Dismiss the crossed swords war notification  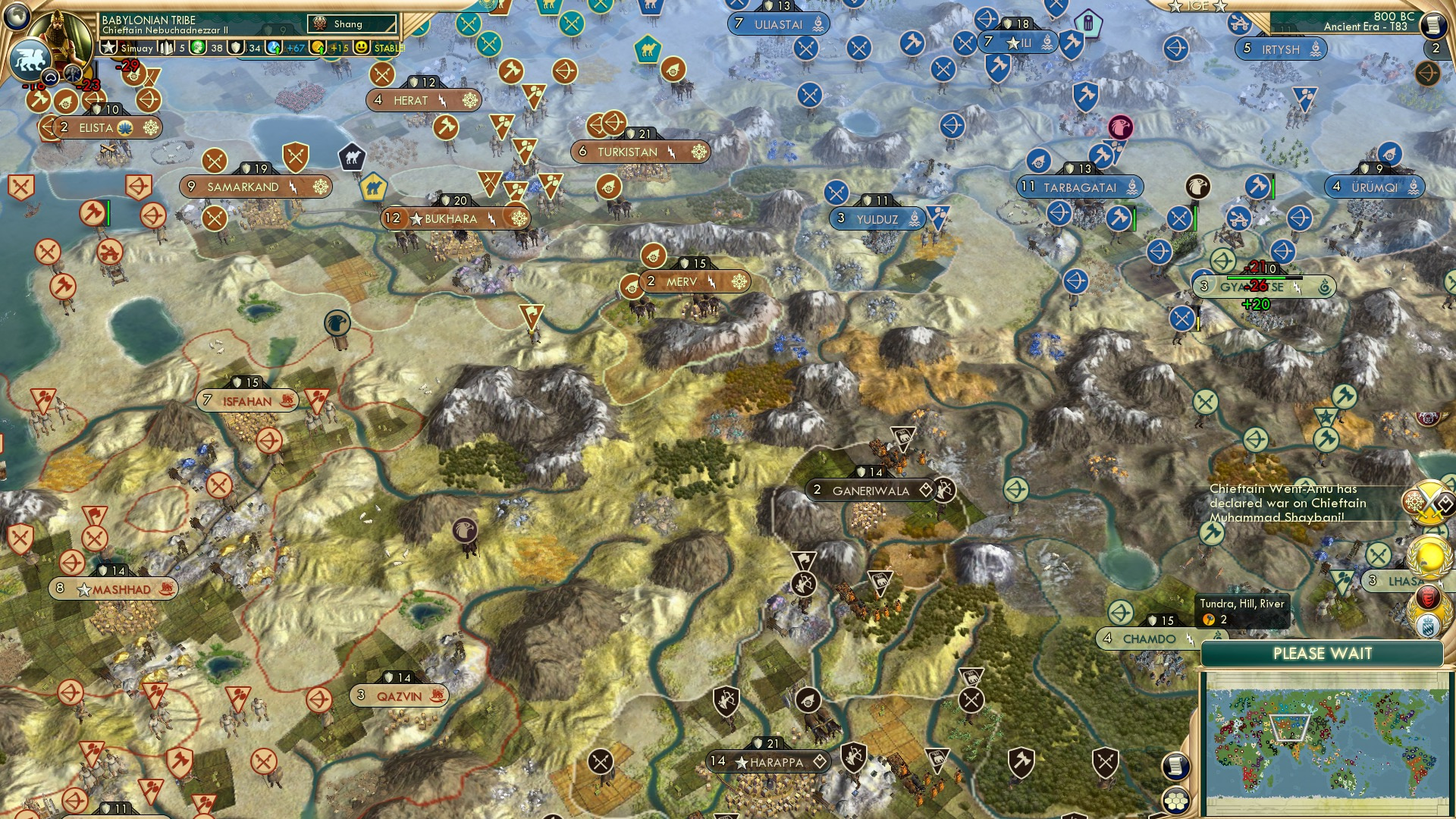1429,504
